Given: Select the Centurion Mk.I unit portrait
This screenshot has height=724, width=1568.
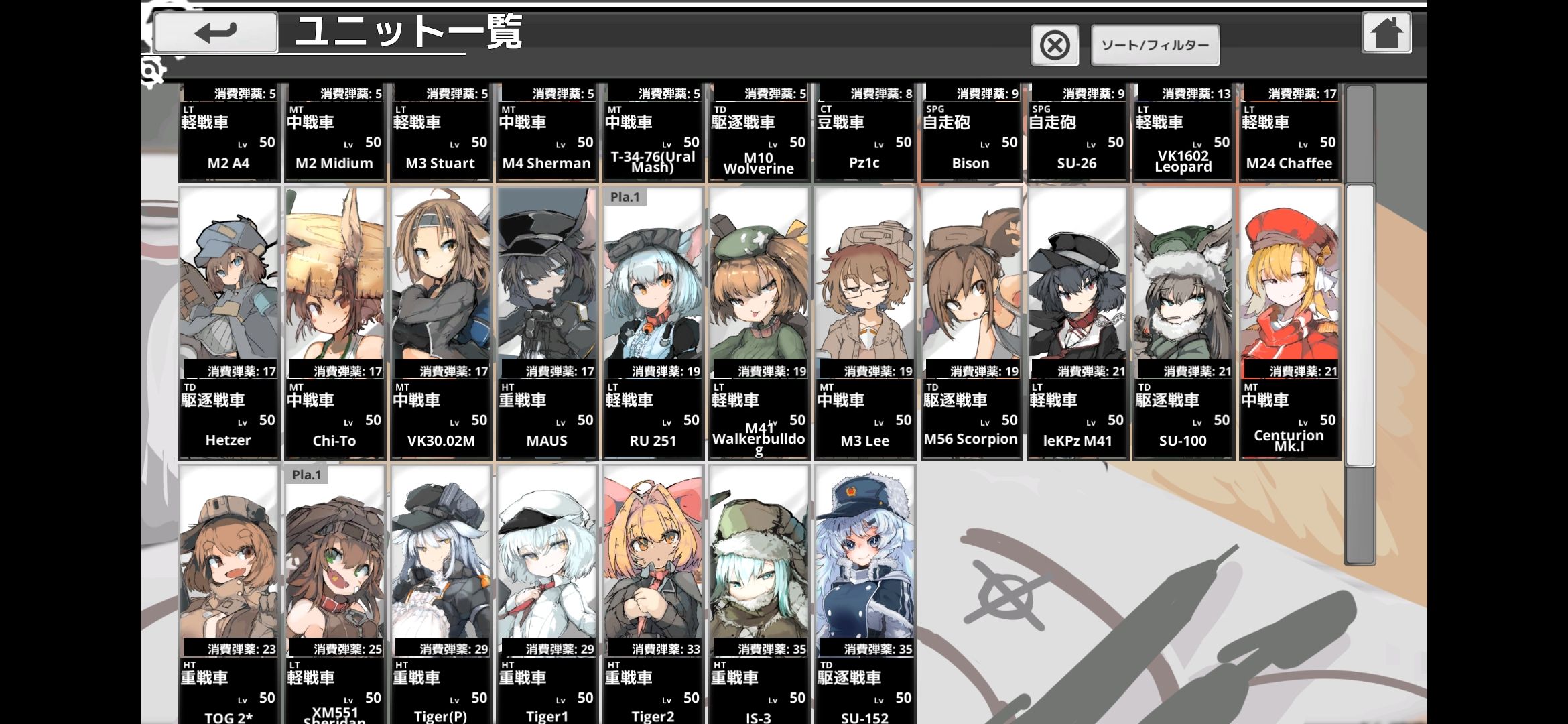Looking at the screenshot, I should coord(1289,282).
